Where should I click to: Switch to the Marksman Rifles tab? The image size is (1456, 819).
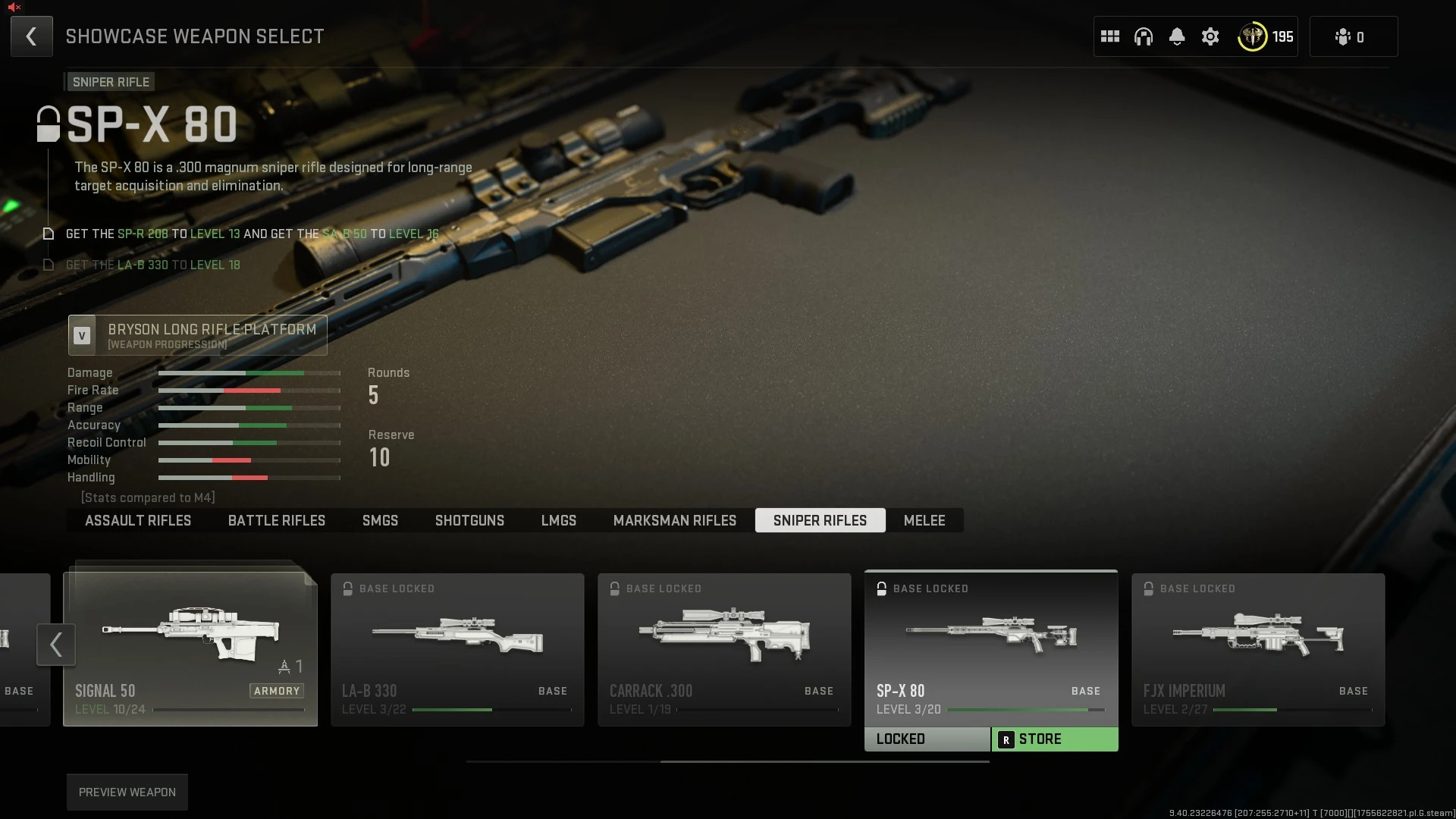[674, 520]
